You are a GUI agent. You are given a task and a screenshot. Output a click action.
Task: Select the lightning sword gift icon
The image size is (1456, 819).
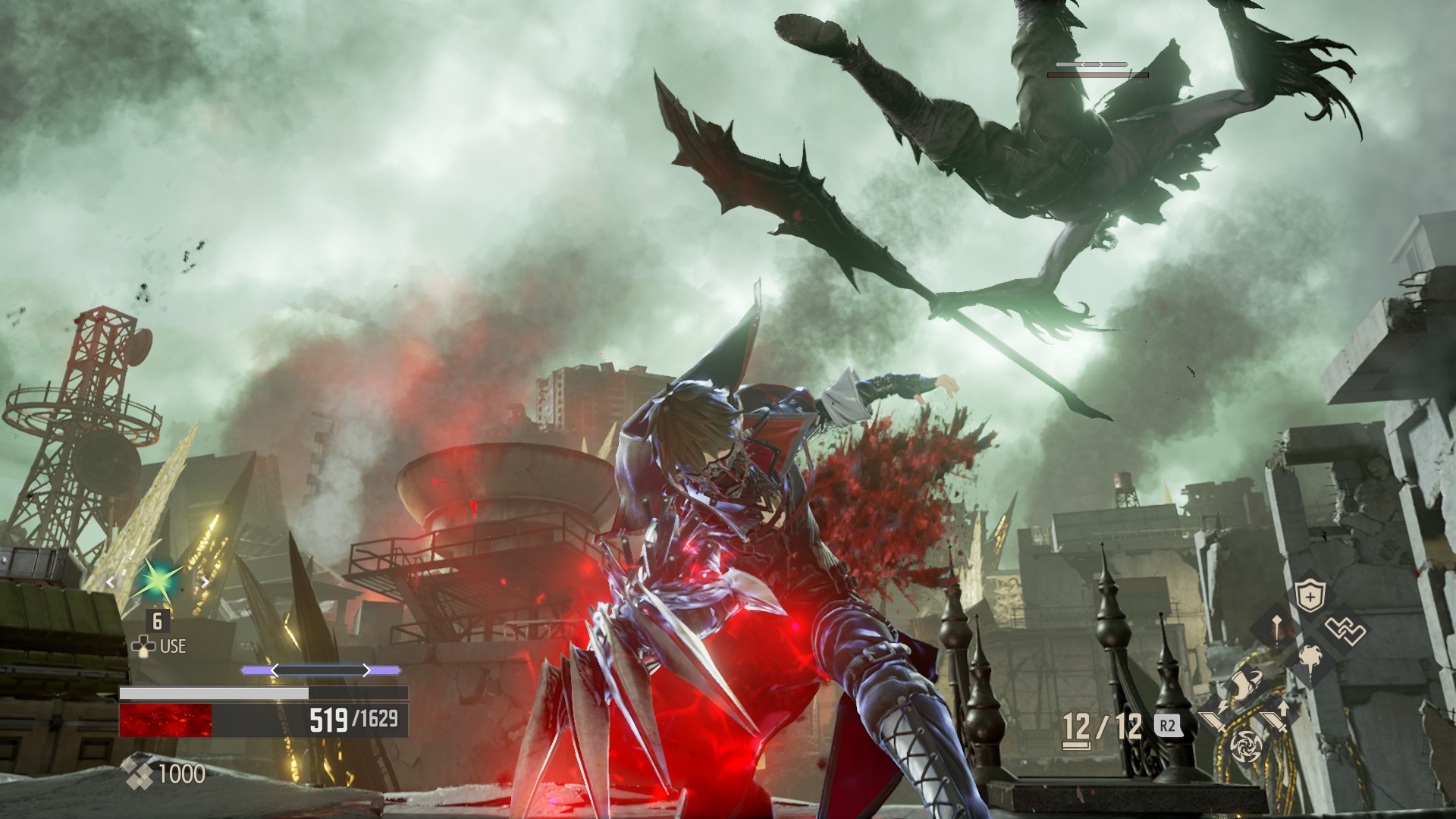[1213, 718]
